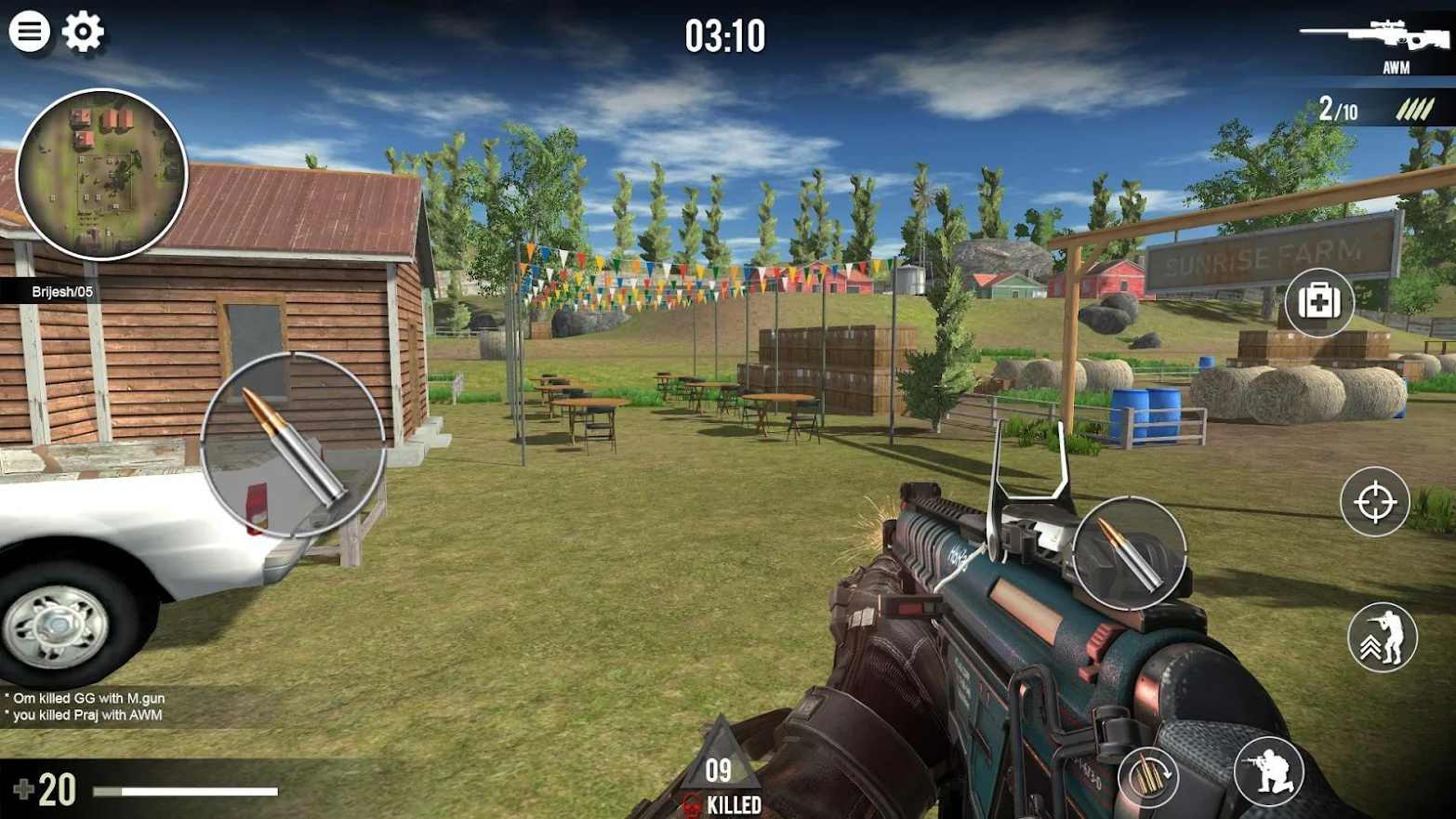The width and height of the screenshot is (1456, 819).
Task: Tap the 03:10 match timer
Action: (x=726, y=36)
